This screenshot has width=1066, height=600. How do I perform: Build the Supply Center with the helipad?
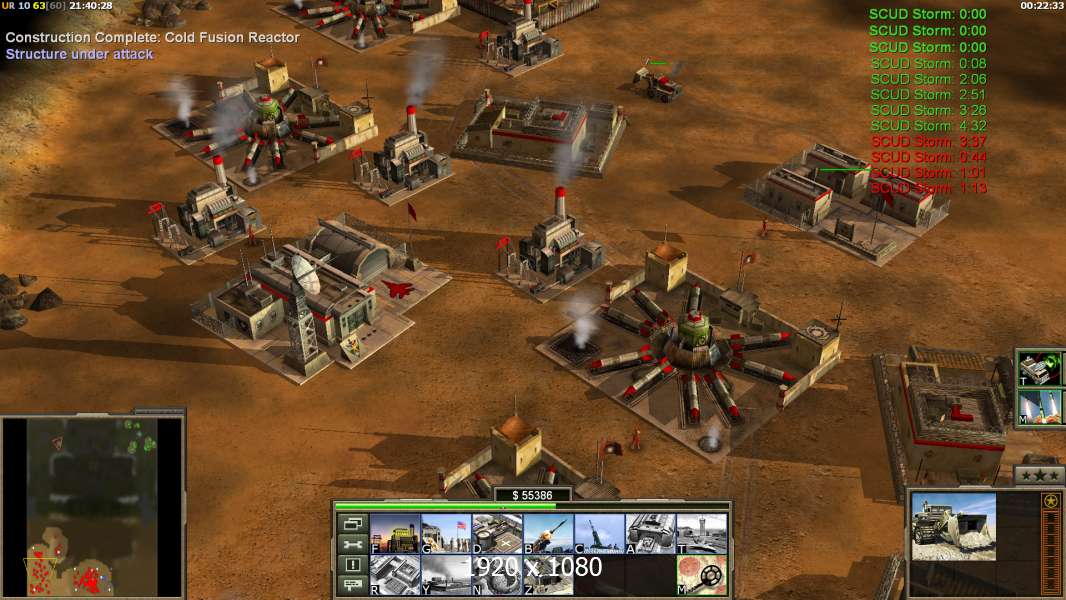(x=496, y=534)
